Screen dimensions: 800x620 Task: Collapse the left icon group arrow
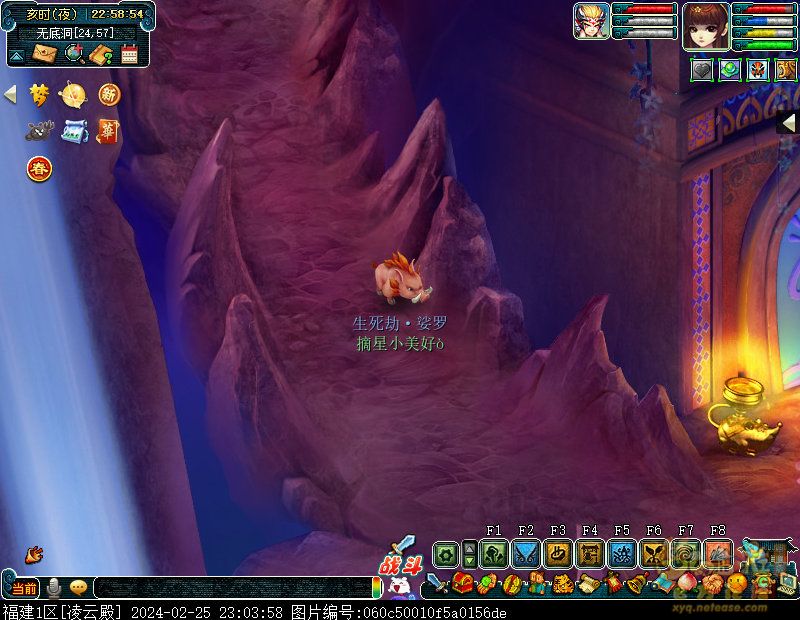[11, 95]
